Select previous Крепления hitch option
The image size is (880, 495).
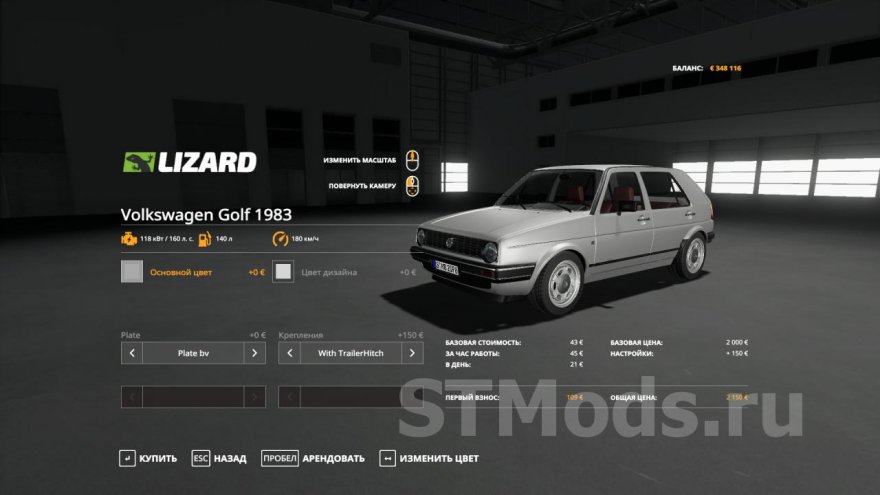tap(289, 353)
